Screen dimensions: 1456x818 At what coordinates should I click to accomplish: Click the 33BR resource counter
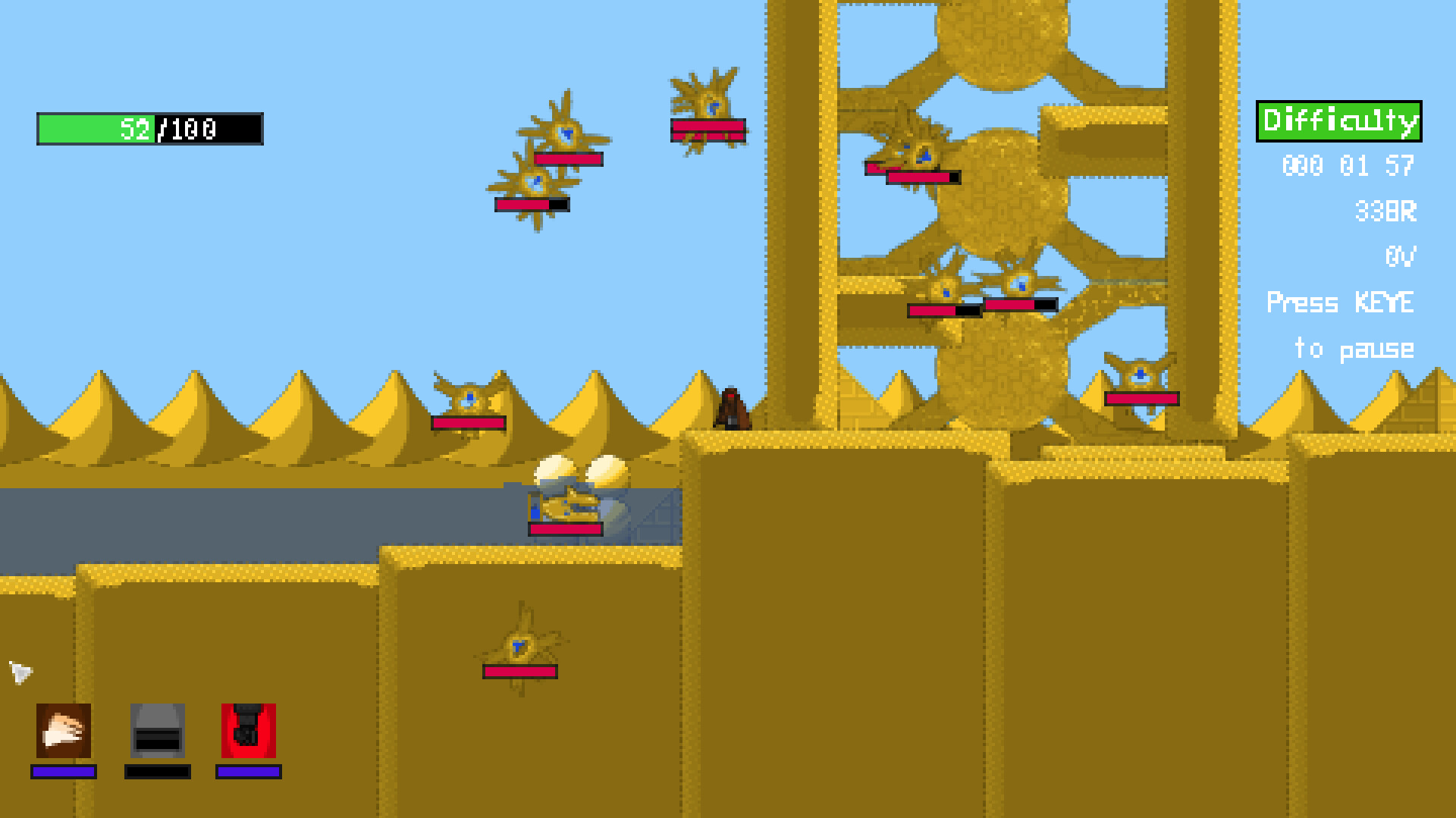tap(1385, 212)
